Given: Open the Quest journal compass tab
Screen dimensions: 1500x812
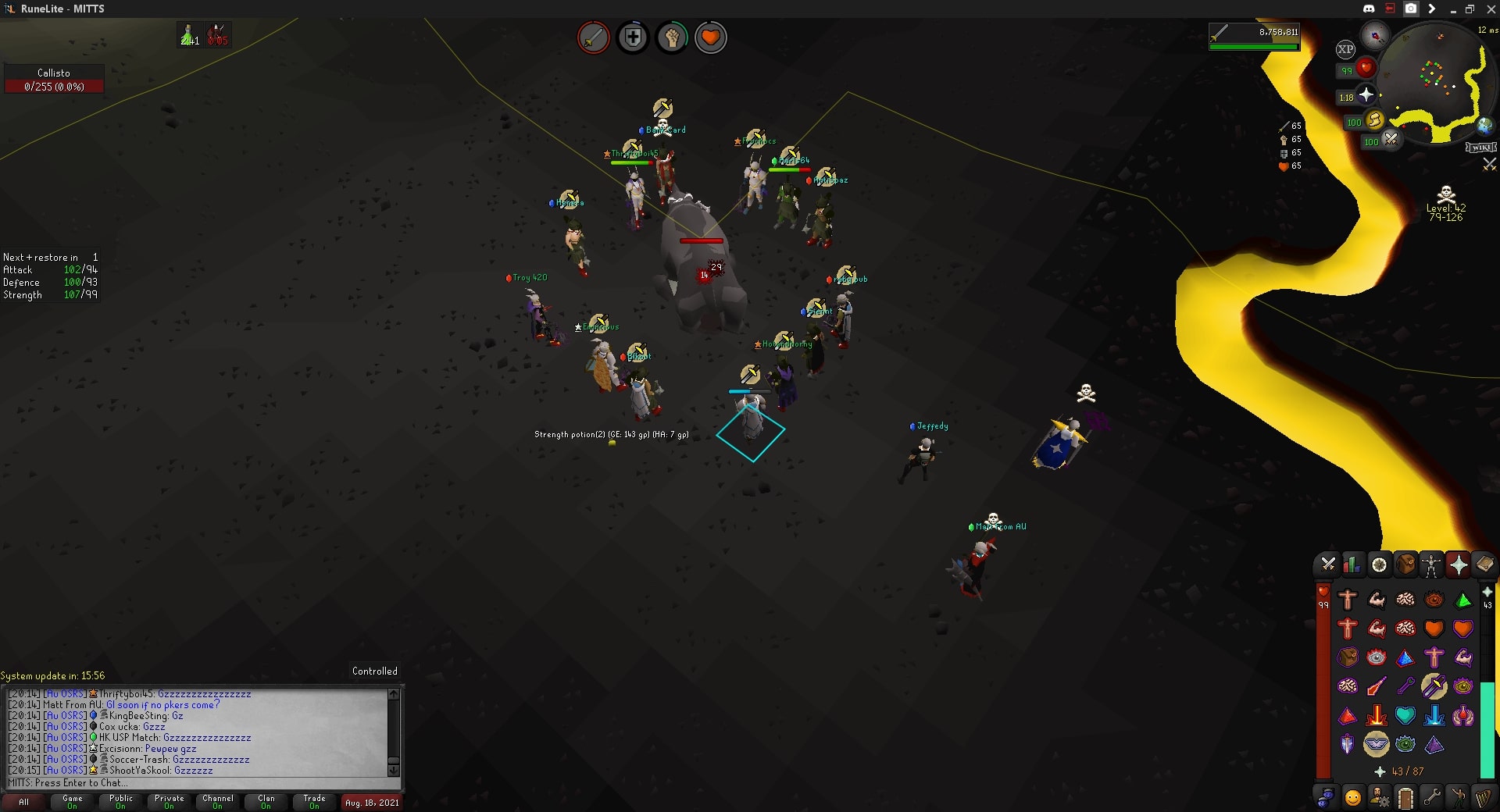Looking at the screenshot, I should 1380,564.
